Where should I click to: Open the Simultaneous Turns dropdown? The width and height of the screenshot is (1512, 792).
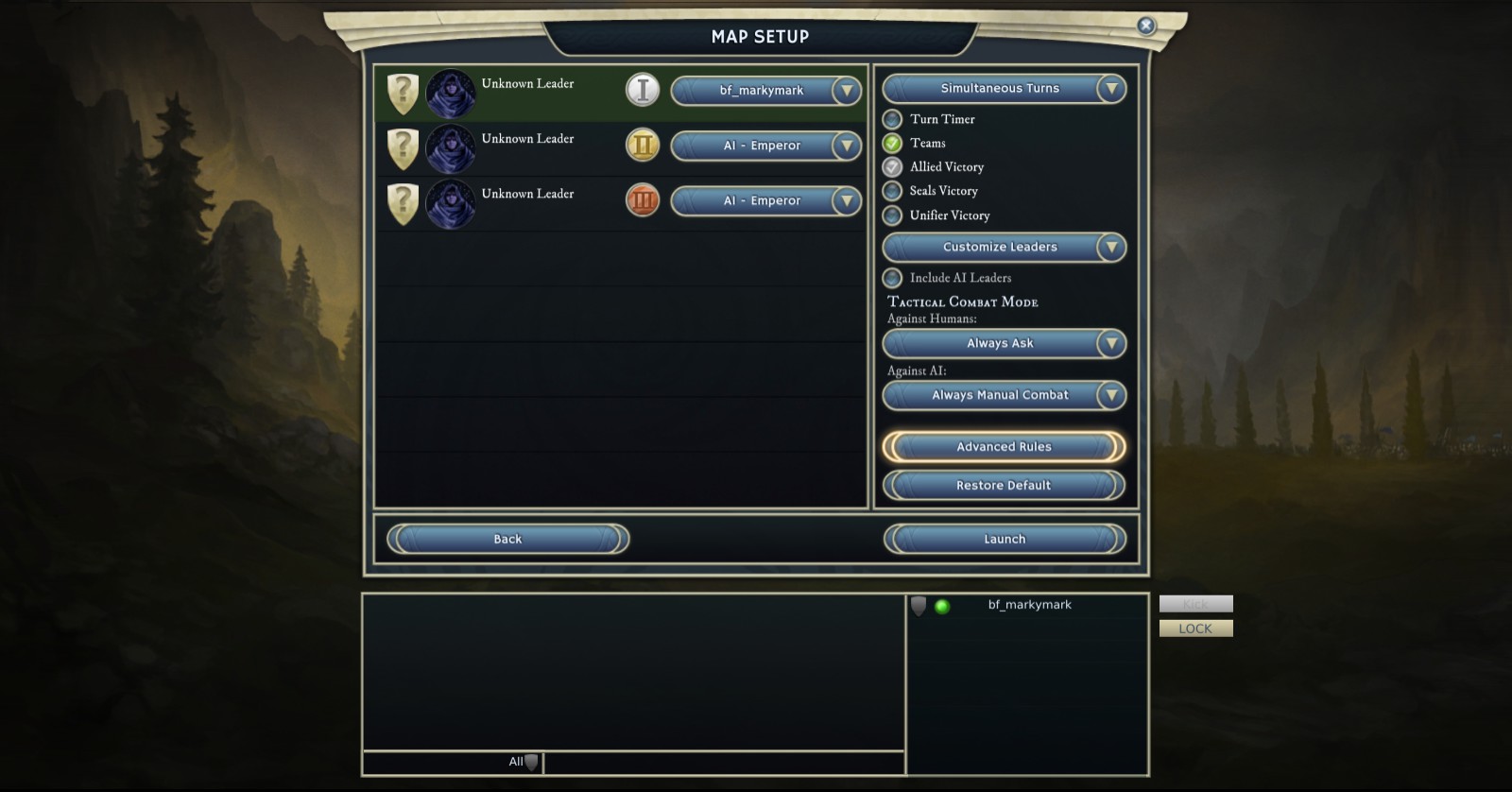1111,89
